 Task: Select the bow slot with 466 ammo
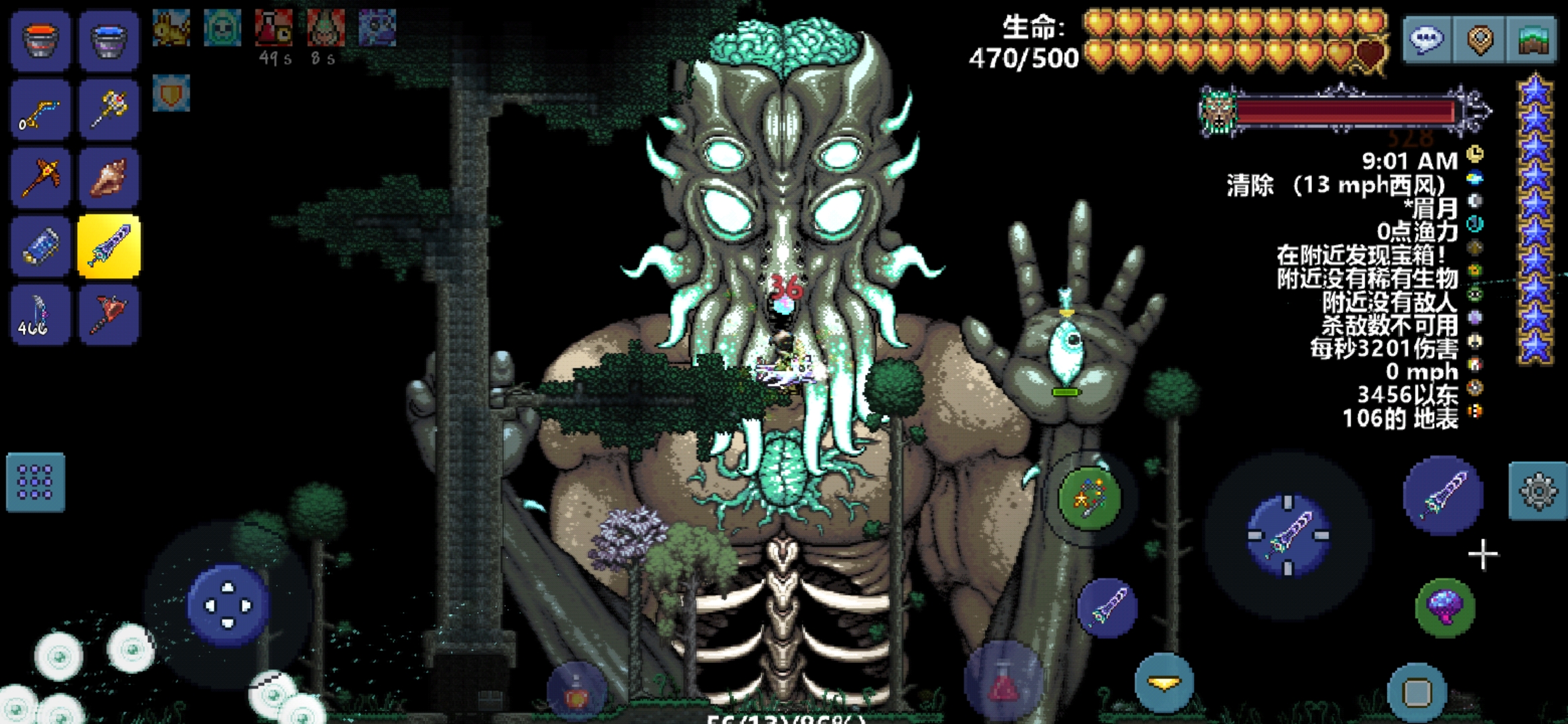40,315
